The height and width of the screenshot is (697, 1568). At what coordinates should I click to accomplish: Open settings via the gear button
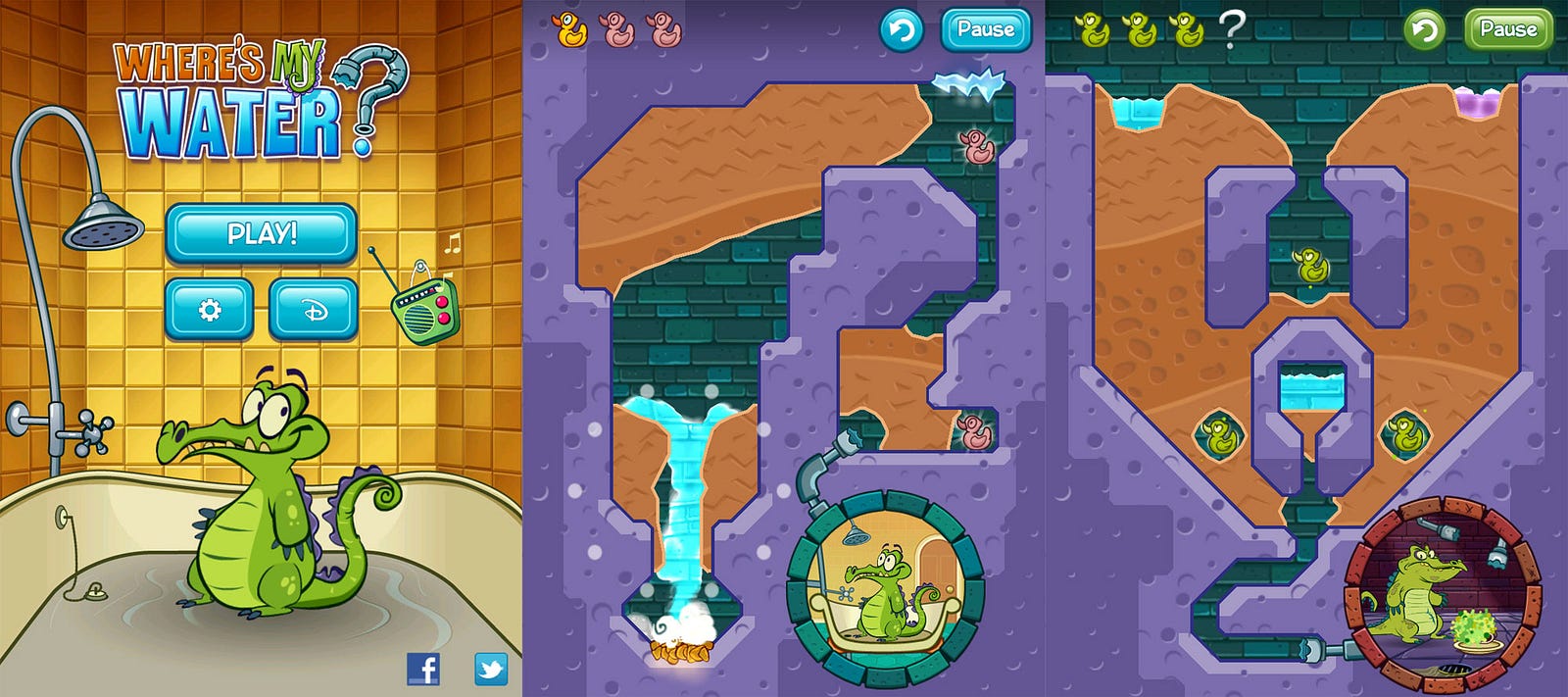coord(209,310)
